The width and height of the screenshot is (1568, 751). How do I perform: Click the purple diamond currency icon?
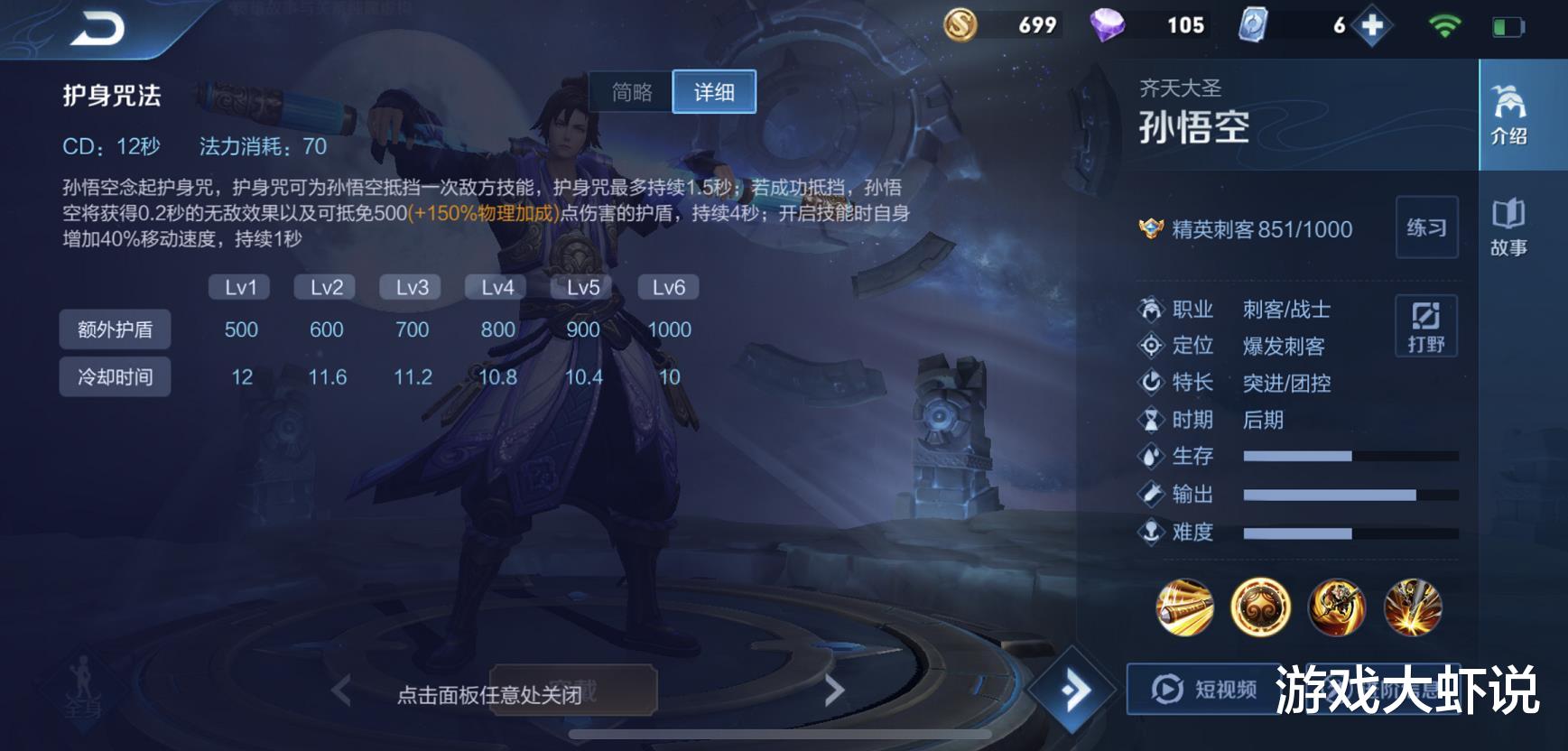(x=1109, y=24)
